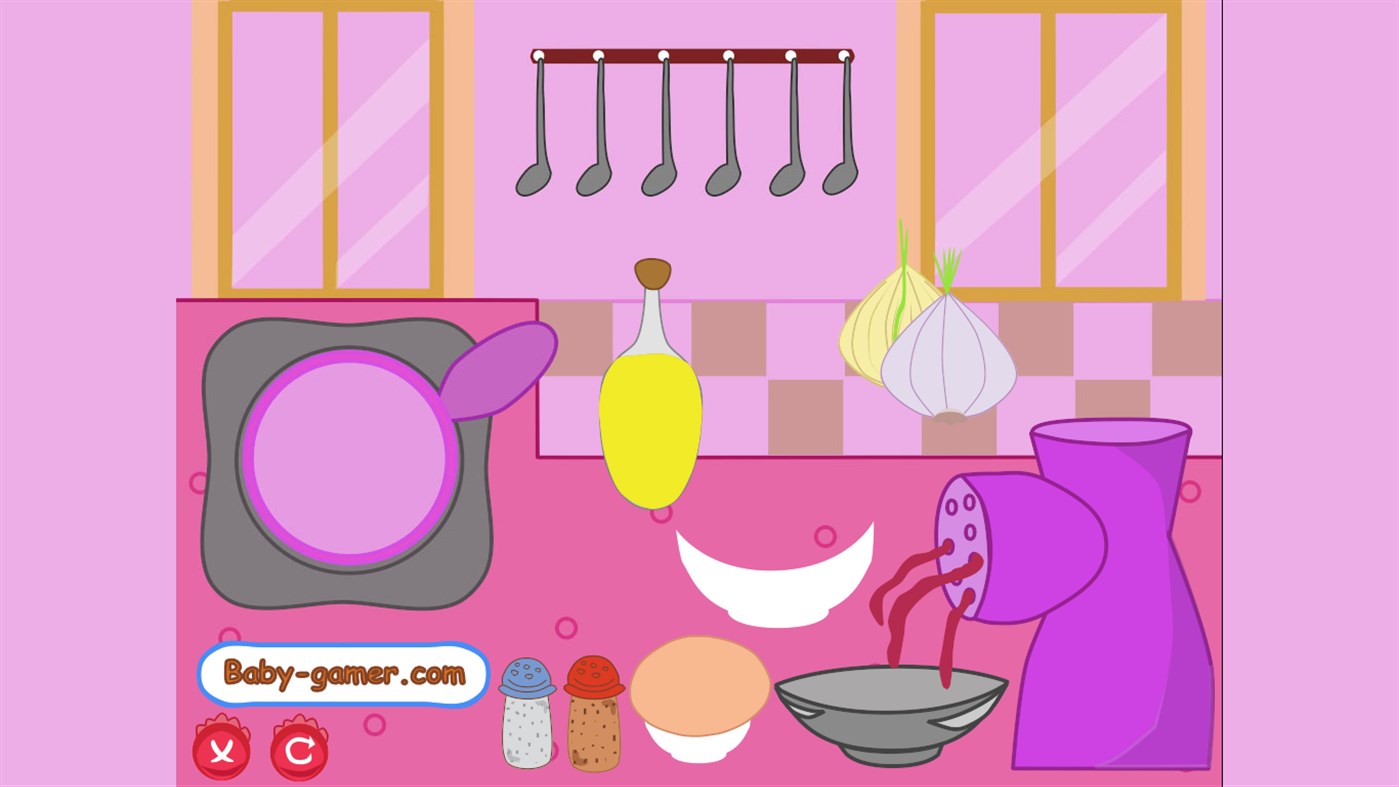
Task: Select the yellow oil bottle
Action: [650, 420]
